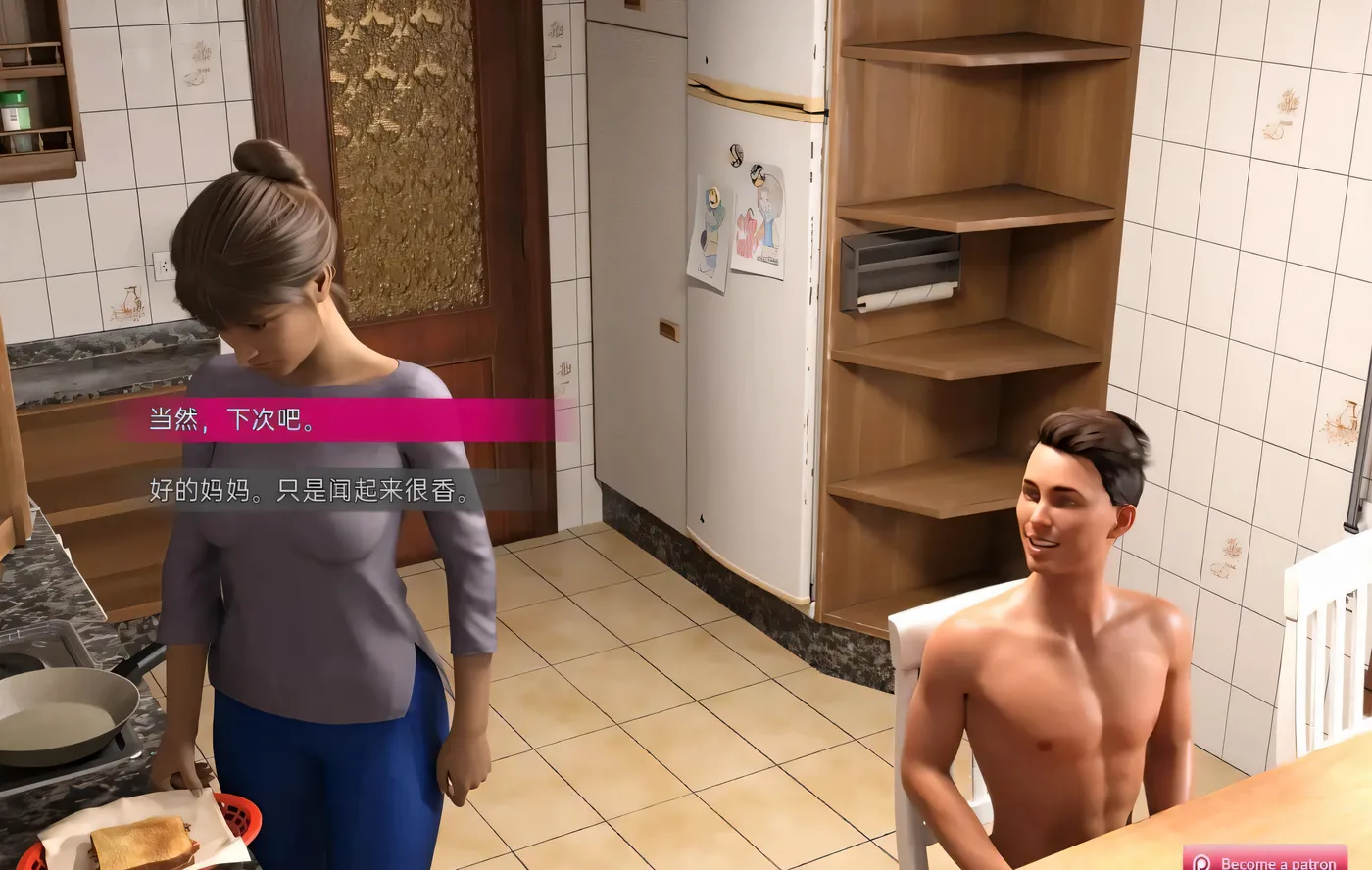Open the "Become a patron" link

pos(1274,864)
